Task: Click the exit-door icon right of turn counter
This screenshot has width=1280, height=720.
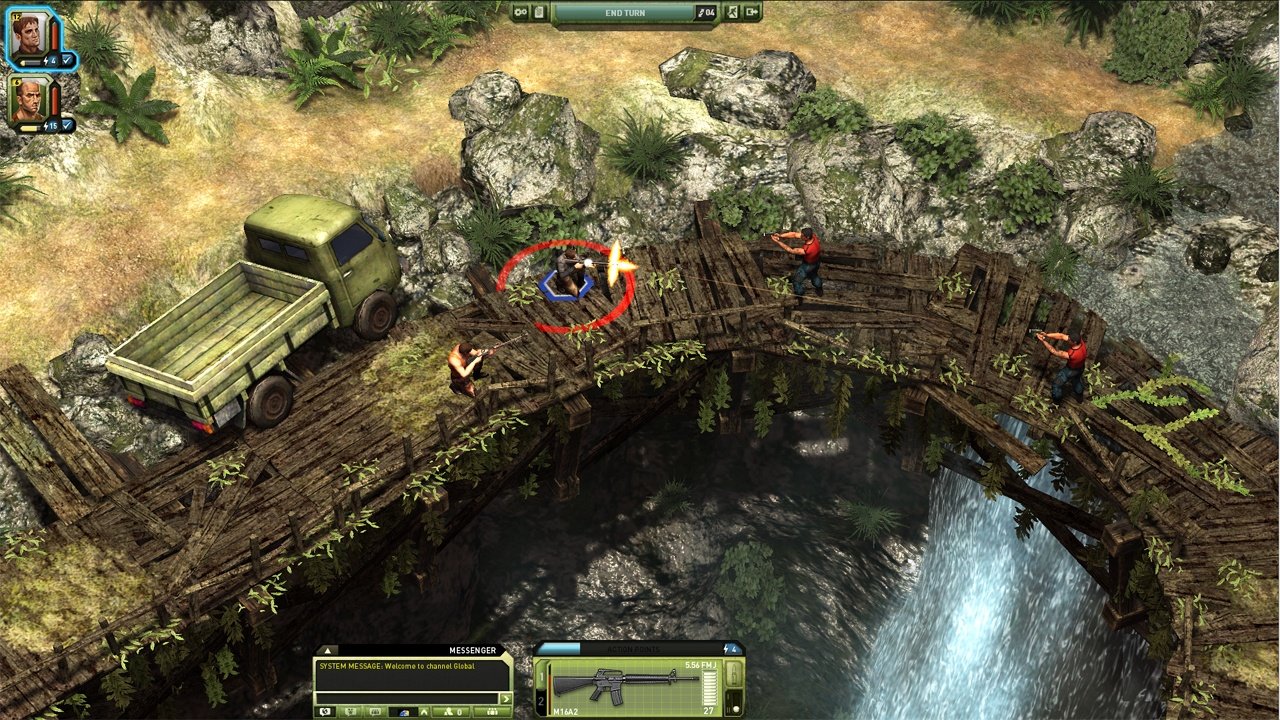Action: tap(732, 13)
